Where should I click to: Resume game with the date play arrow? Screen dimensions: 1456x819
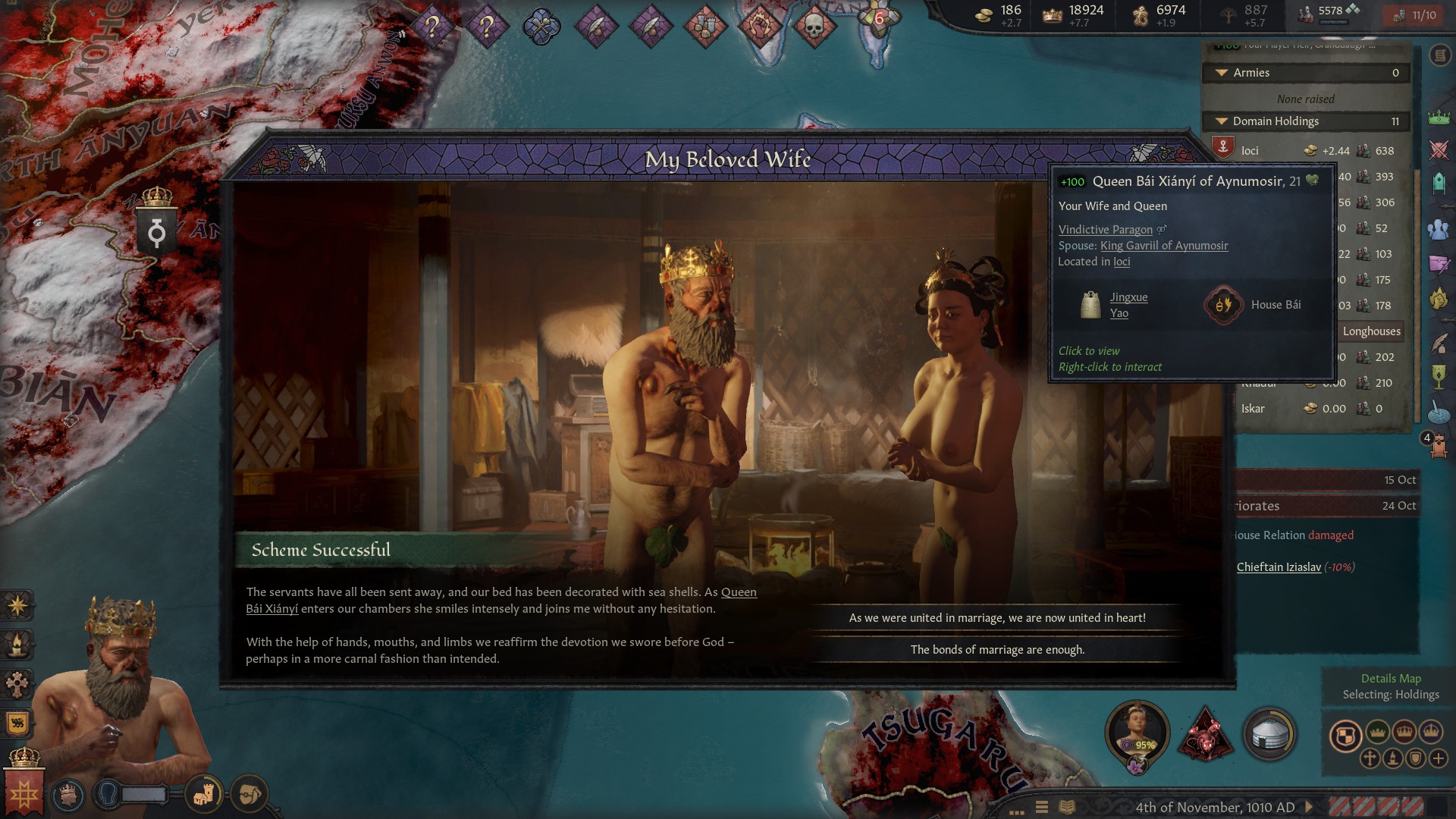1308,808
